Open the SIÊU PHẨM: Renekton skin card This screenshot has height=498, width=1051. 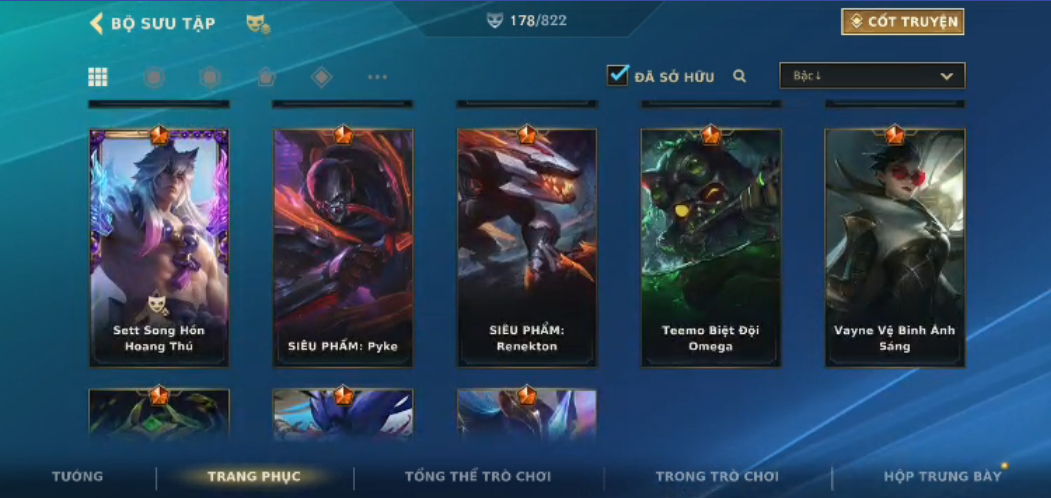pyautogui.click(x=527, y=248)
